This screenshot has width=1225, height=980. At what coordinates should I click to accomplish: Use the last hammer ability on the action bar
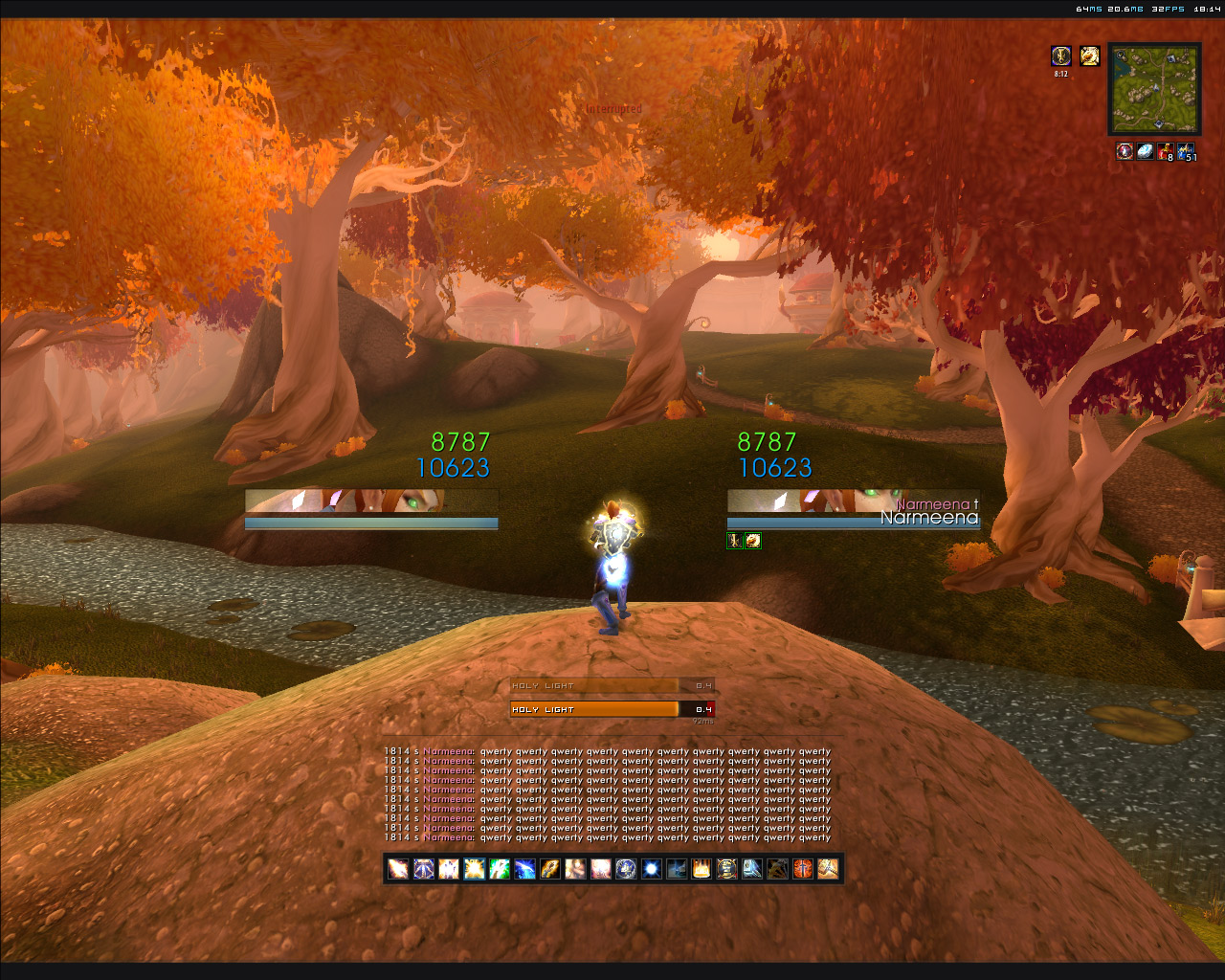[x=828, y=869]
